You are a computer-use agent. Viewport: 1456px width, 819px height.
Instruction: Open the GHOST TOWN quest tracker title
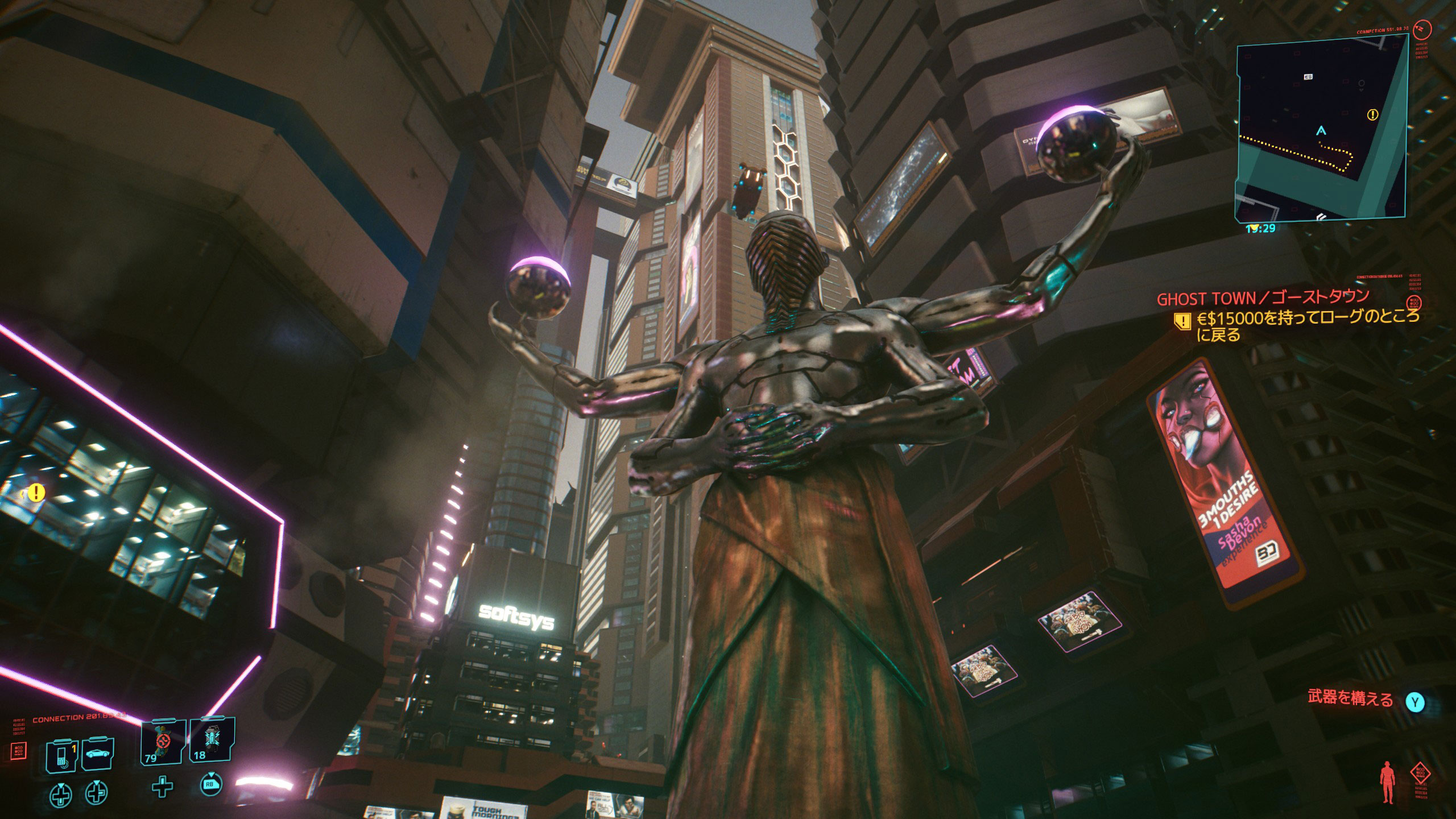[x=1260, y=297]
